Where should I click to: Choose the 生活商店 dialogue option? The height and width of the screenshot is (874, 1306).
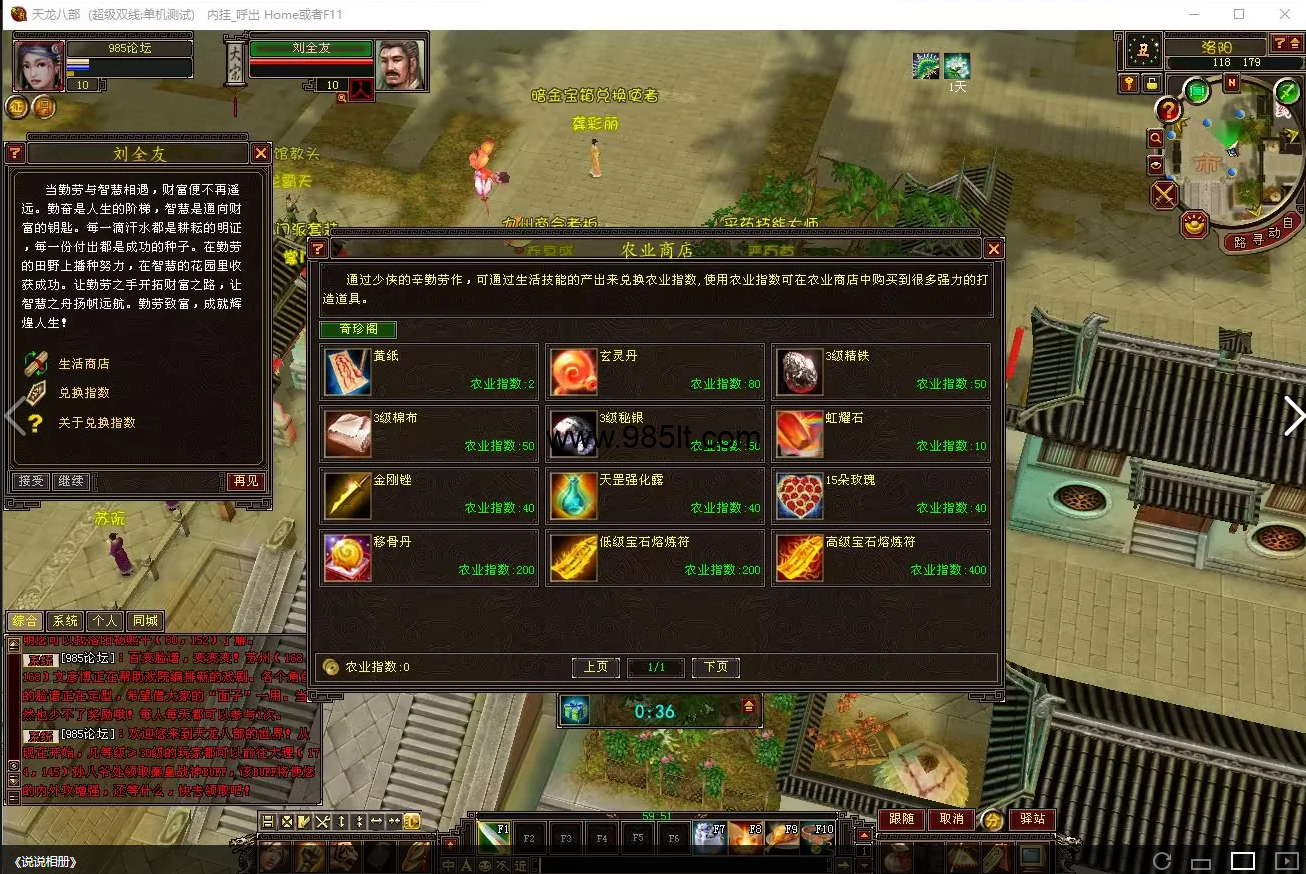pyautogui.click(x=83, y=364)
